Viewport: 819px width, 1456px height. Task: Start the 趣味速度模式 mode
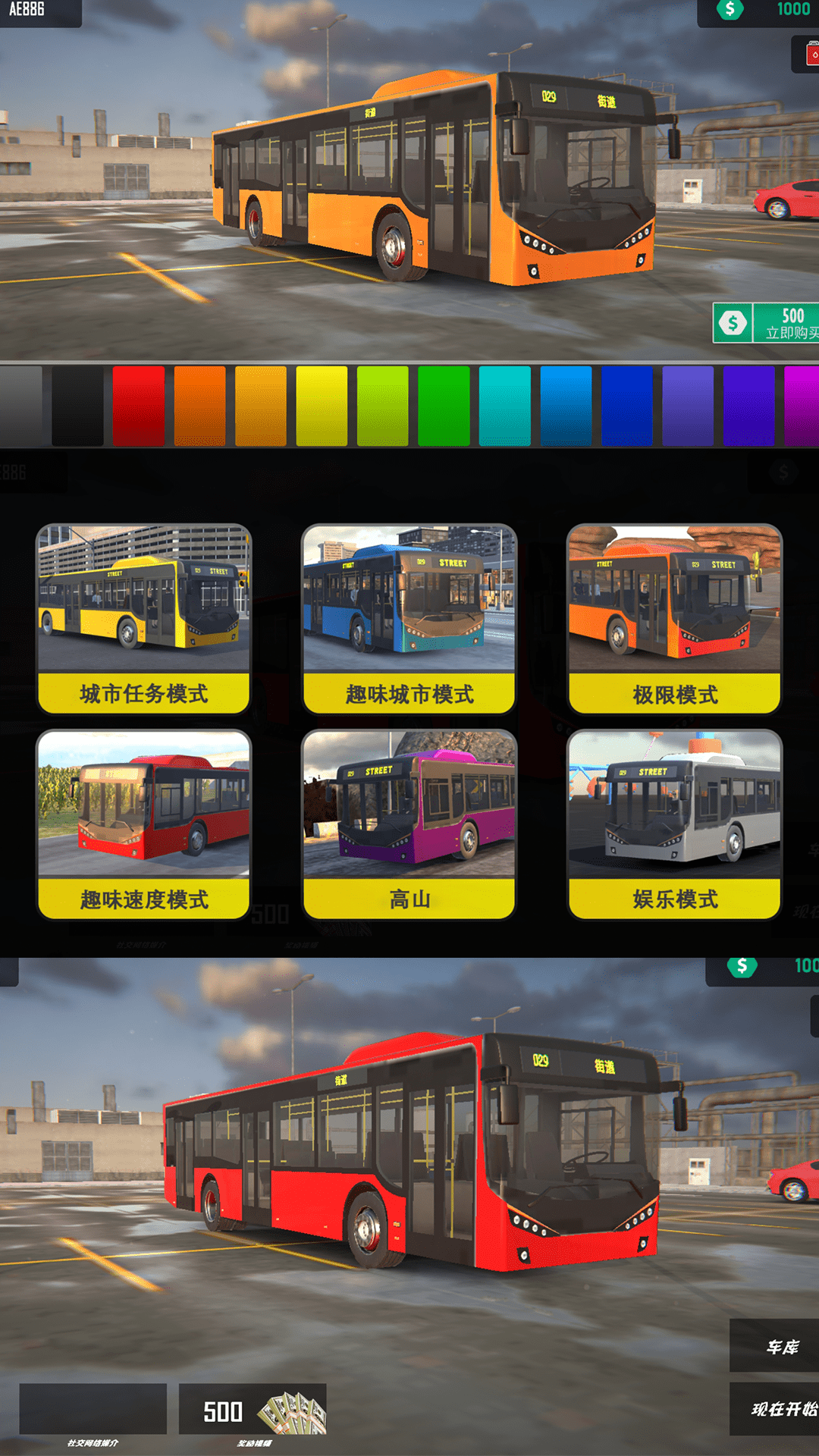[144, 824]
